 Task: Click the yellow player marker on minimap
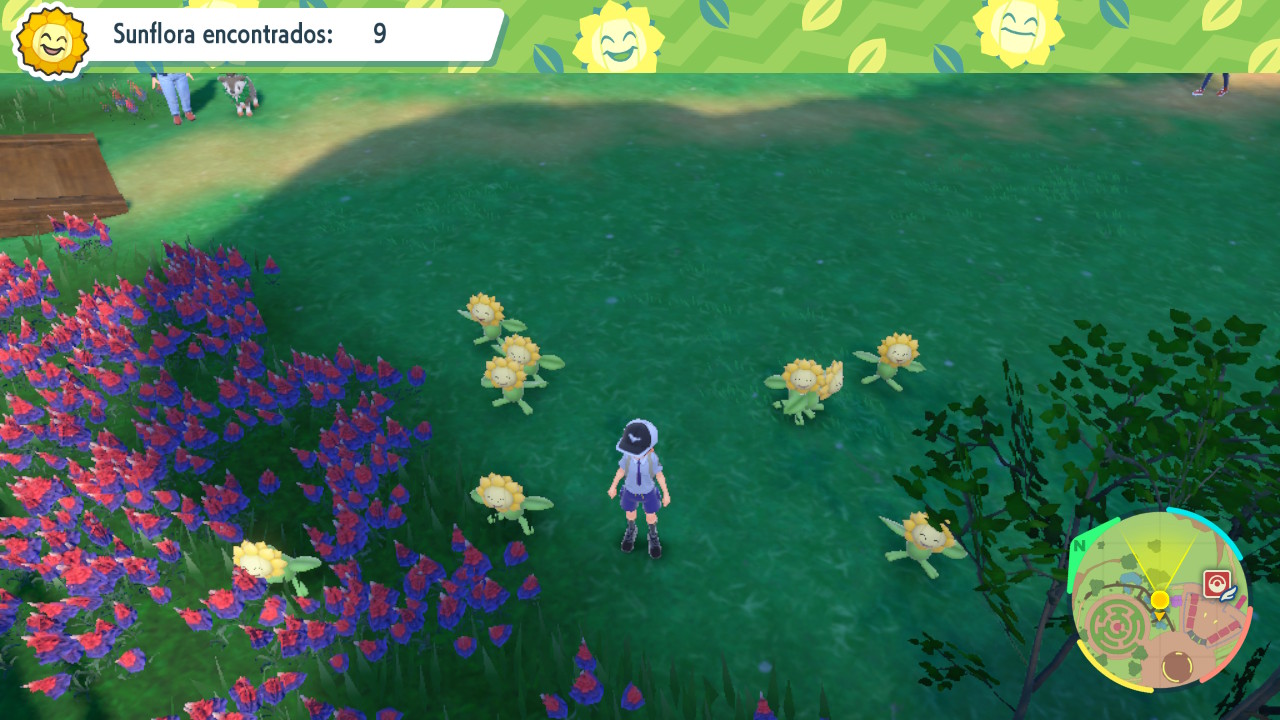point(1159,599)
